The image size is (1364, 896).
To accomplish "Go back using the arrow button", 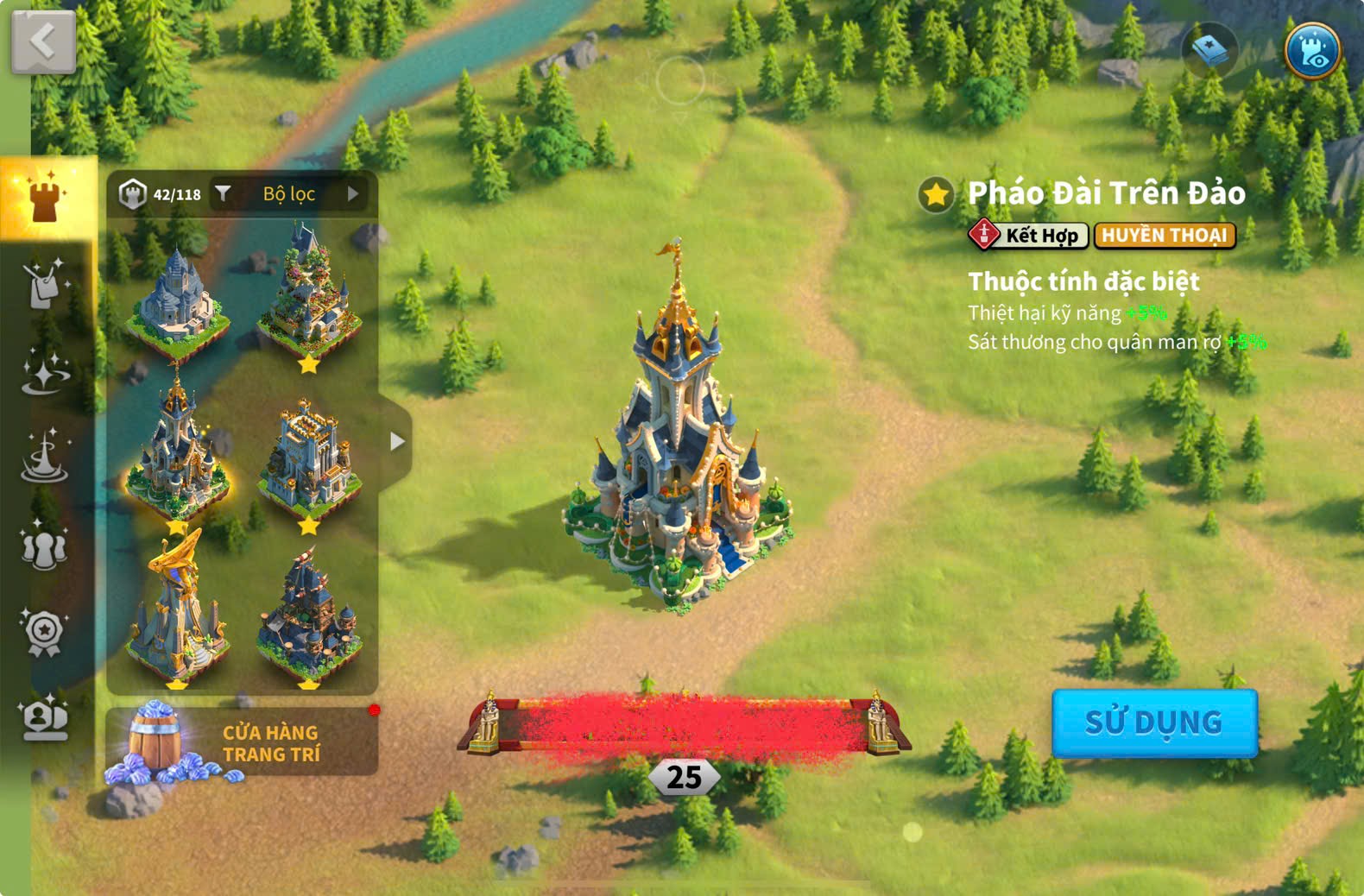I will (x=43, y=41).
